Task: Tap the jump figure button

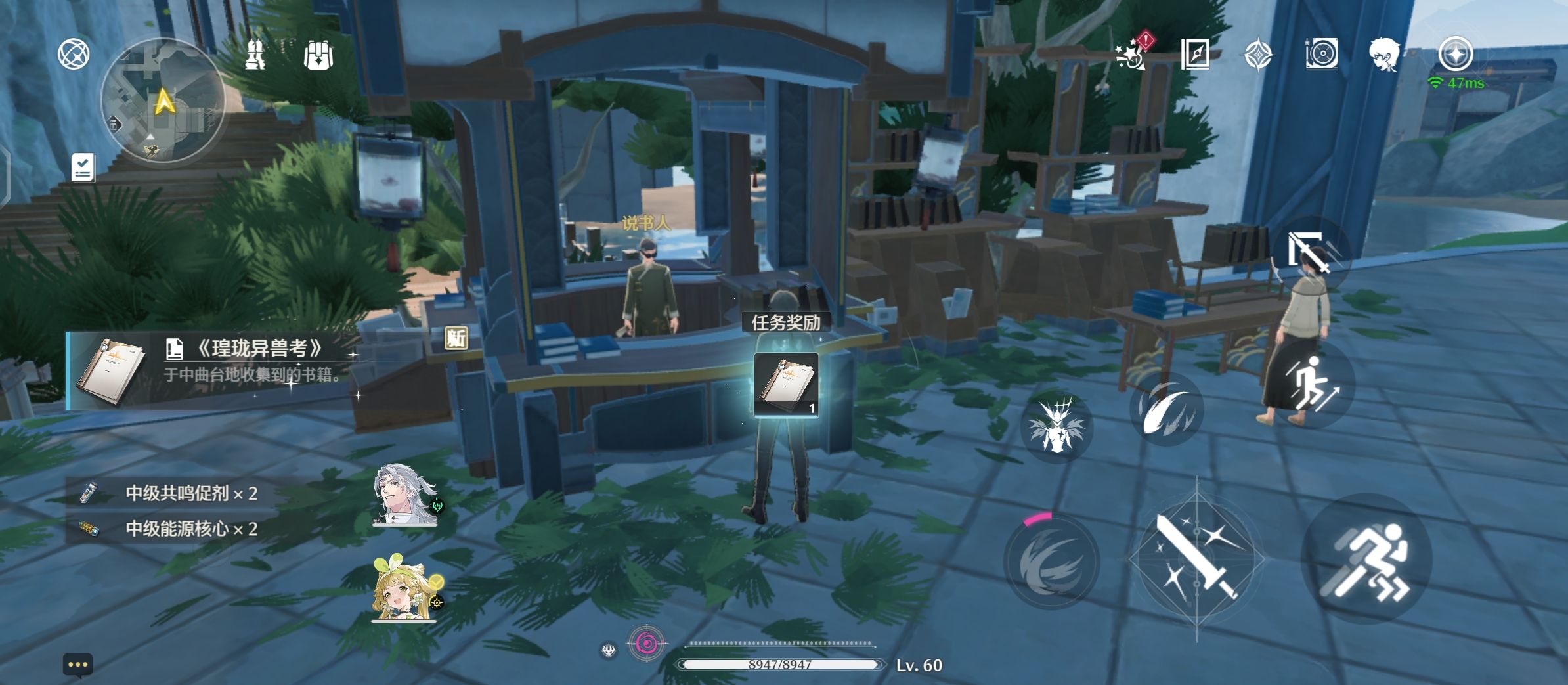Action: (1311, 385)
